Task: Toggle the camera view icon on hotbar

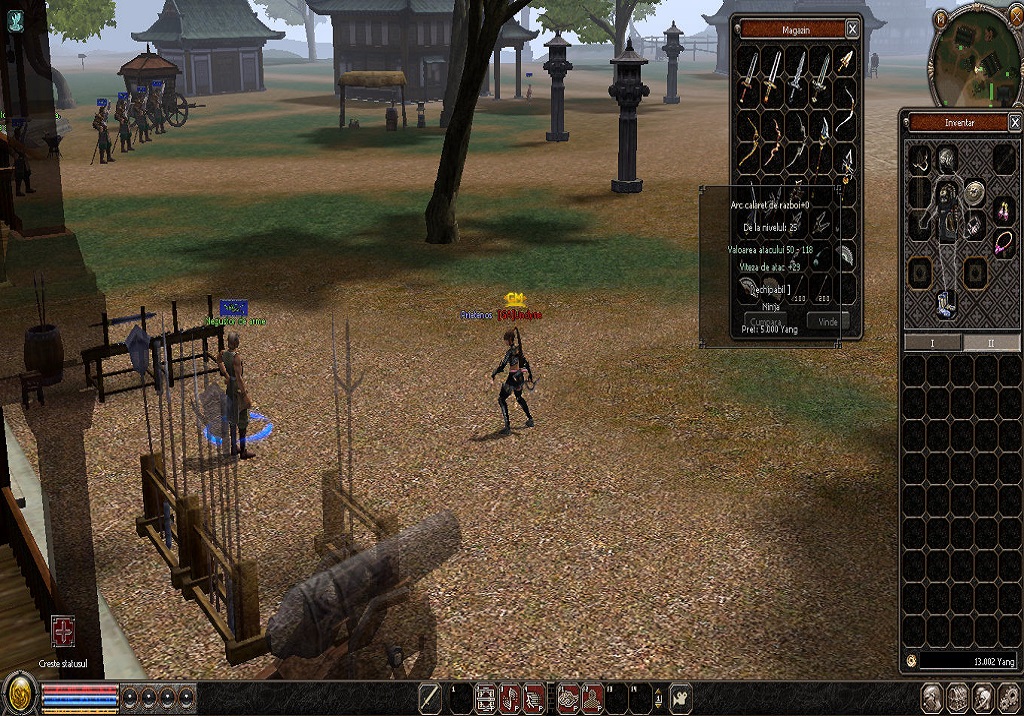Action: coord(680,697)
